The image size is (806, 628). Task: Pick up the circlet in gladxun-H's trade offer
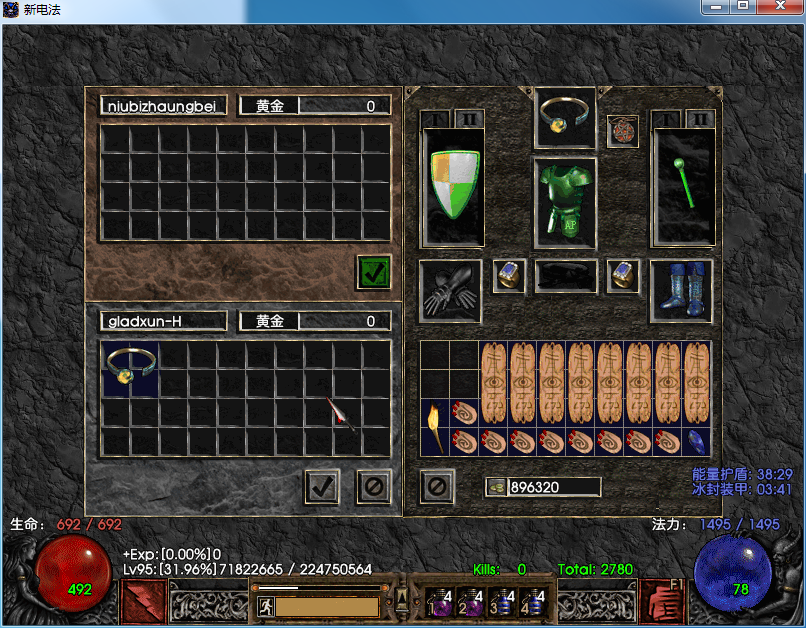130,367
